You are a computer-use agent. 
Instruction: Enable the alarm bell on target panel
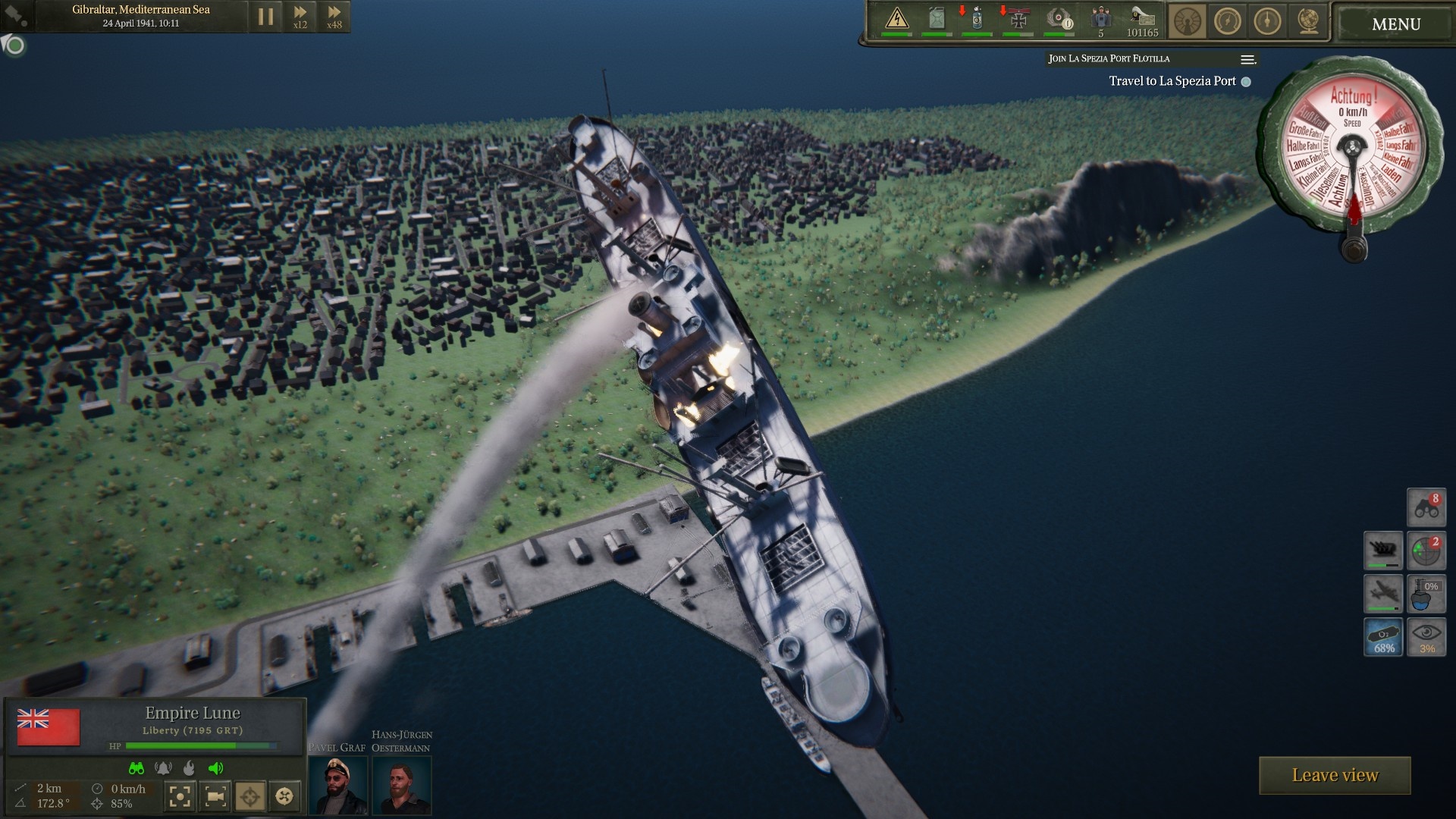(x=163, y=768)
